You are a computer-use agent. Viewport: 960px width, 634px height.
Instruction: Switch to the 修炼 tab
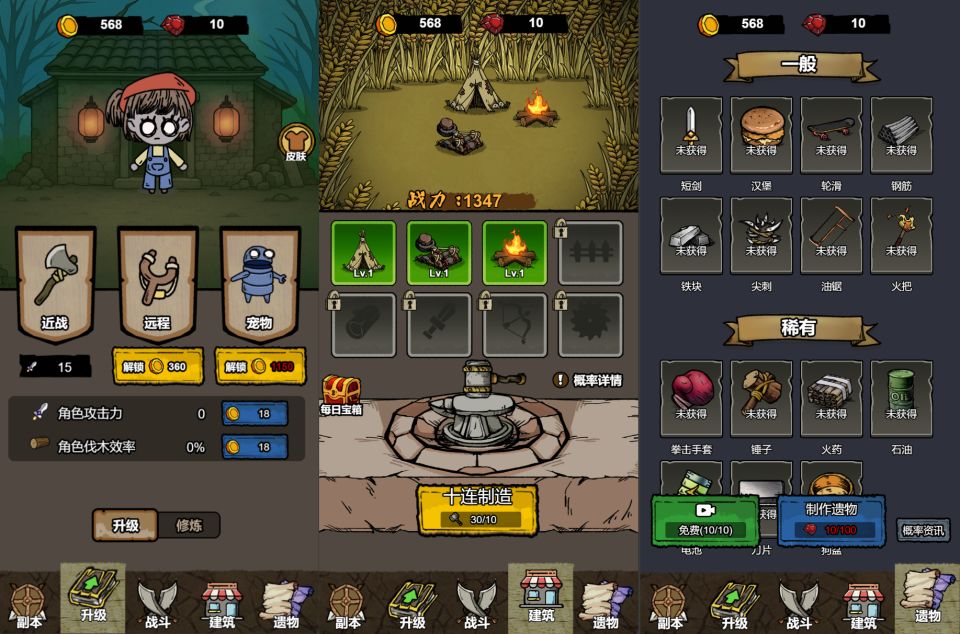click(189, 525)
